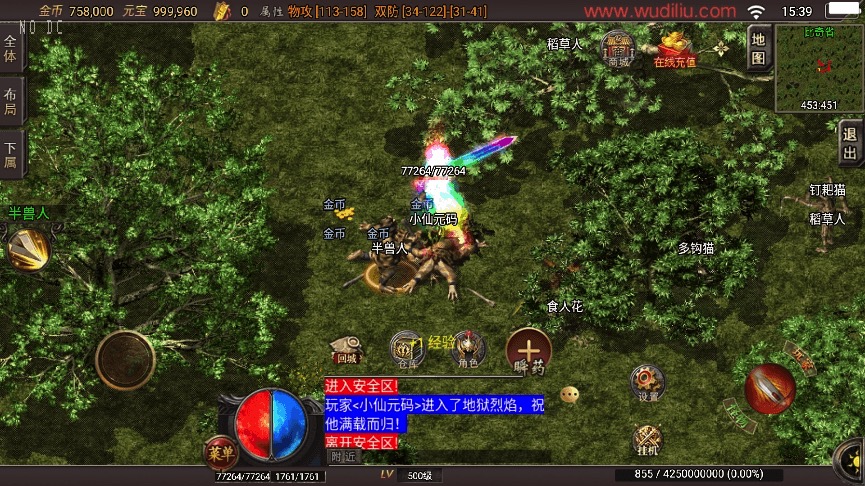Select the 下属 side tab
Viewport: 865px width, 486px height.
tap(11, 154)
